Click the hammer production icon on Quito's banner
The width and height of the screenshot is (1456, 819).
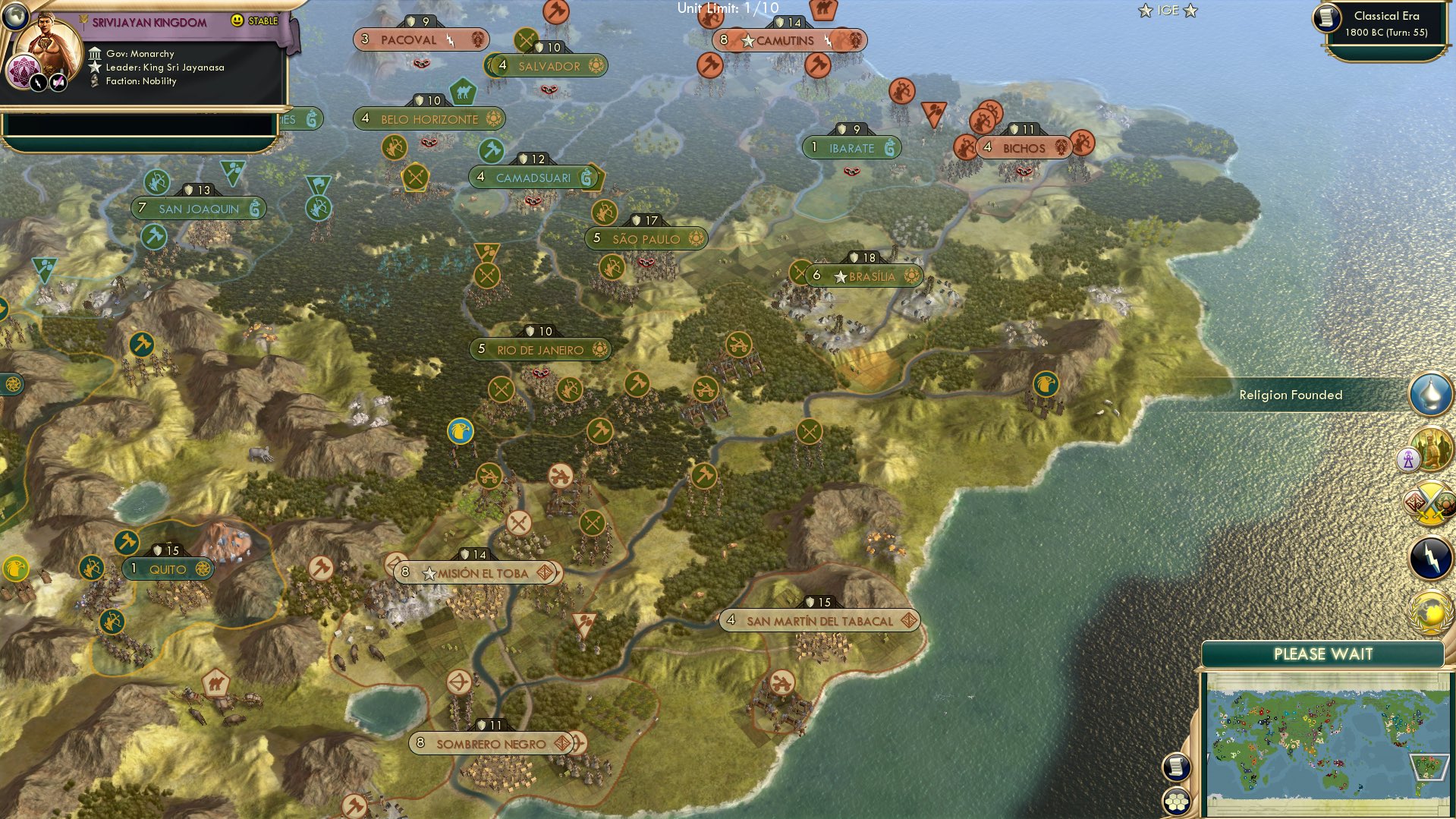tap(127, 543)
